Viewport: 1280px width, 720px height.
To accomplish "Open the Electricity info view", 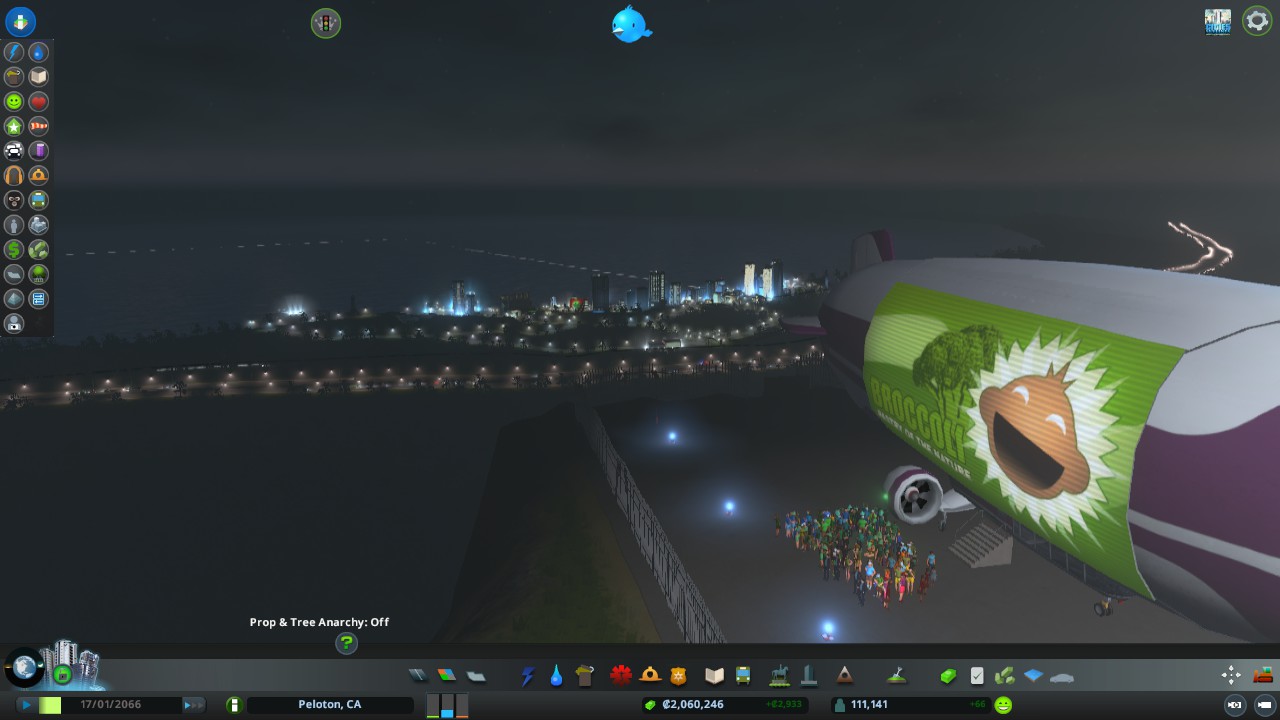I will click(x=12, y=52).
